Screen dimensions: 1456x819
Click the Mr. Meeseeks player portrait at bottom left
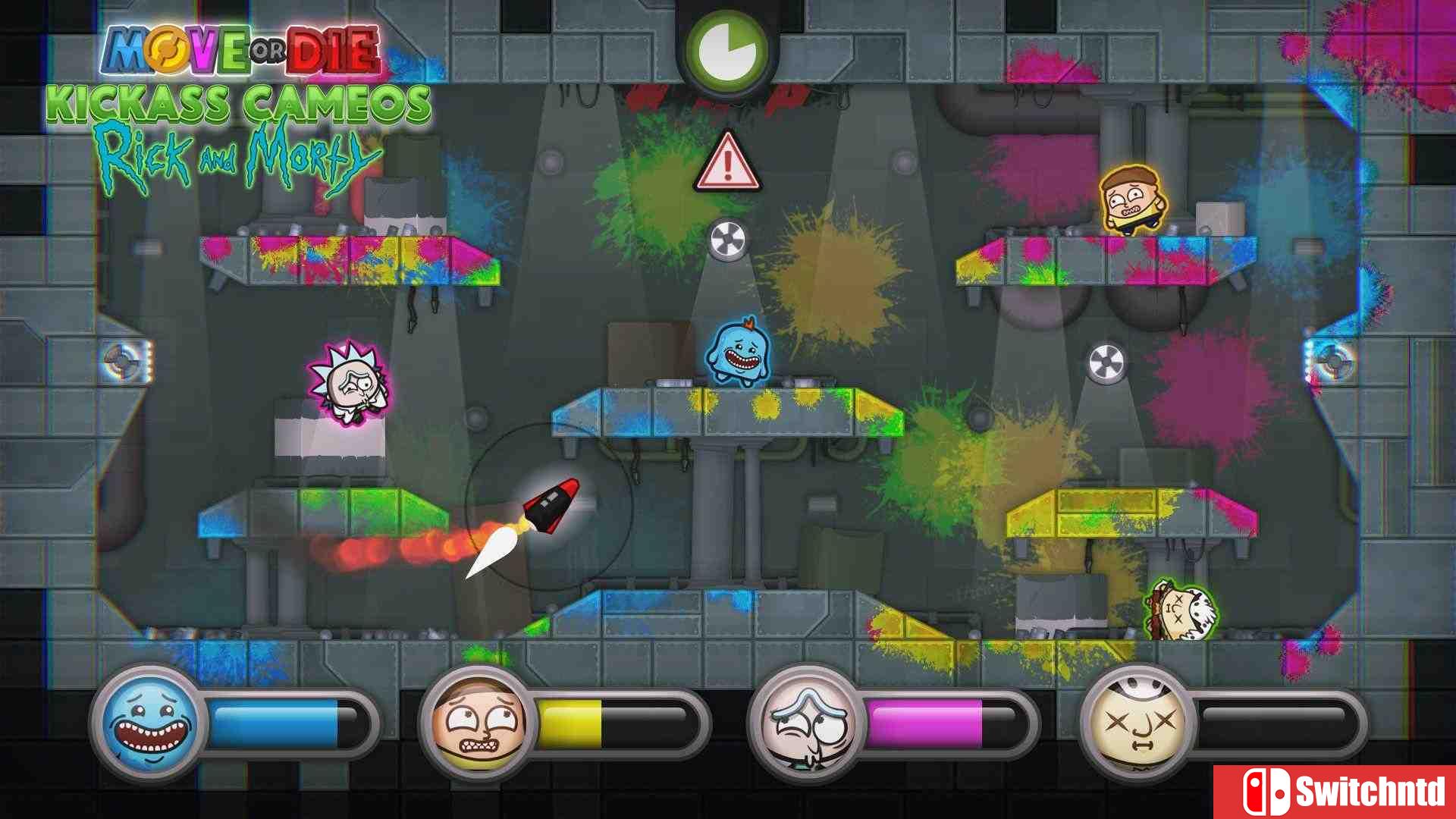coord(149,723)
